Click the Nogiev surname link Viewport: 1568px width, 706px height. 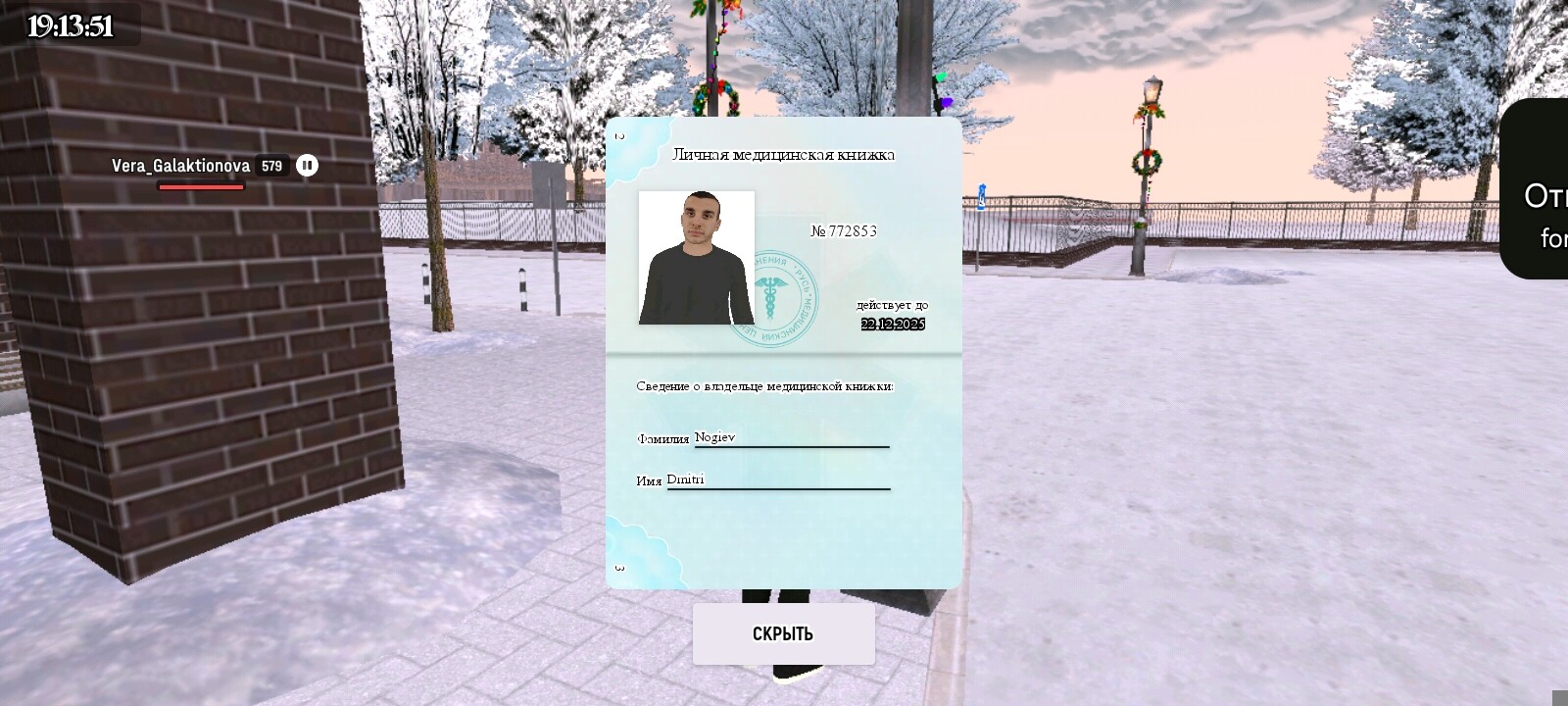714,438
